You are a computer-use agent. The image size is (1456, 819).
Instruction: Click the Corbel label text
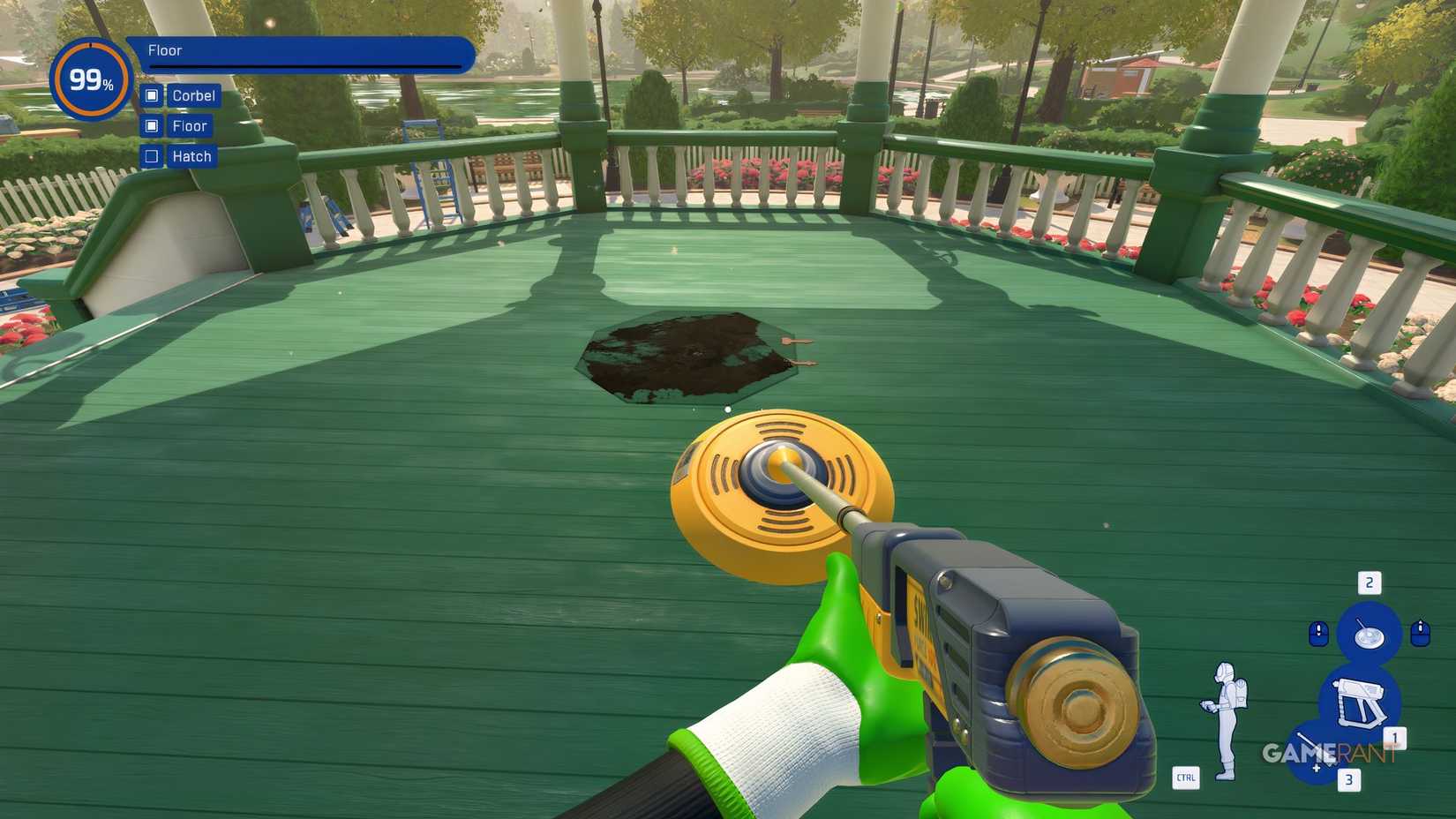pos(193,95)
